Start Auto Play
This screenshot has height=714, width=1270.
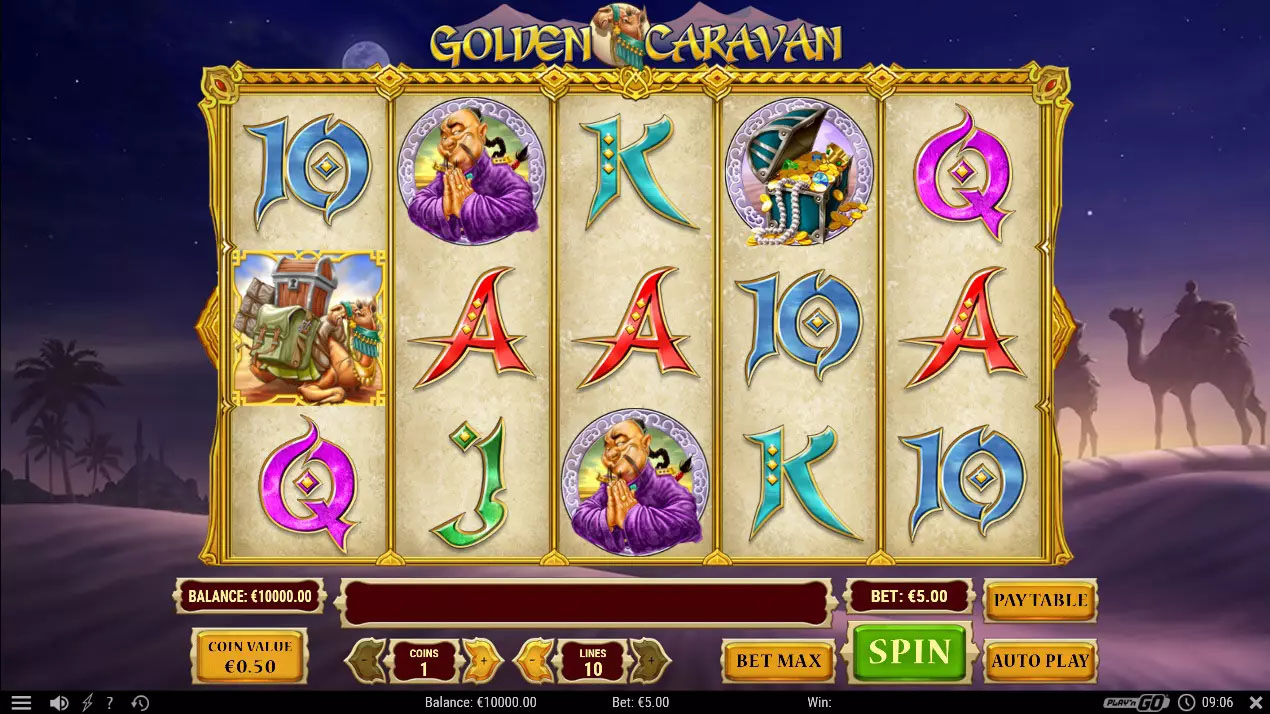click(1040, 660)
